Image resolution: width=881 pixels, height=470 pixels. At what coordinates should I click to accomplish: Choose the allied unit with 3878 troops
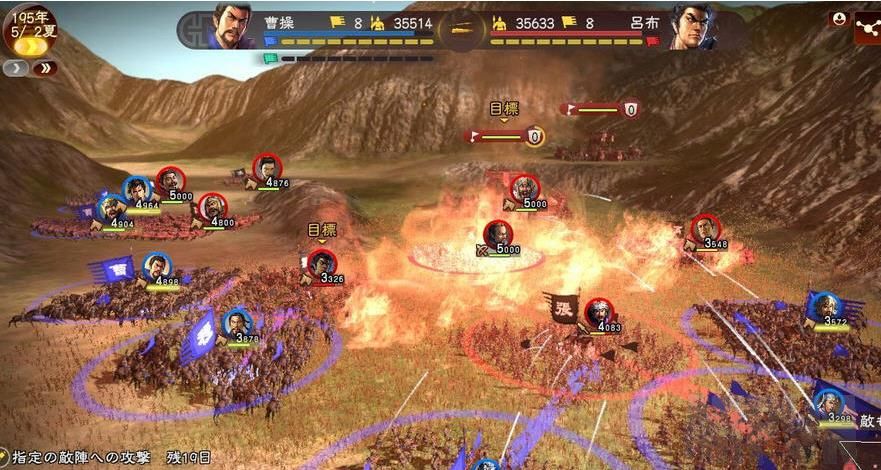[x=237, y=324]
